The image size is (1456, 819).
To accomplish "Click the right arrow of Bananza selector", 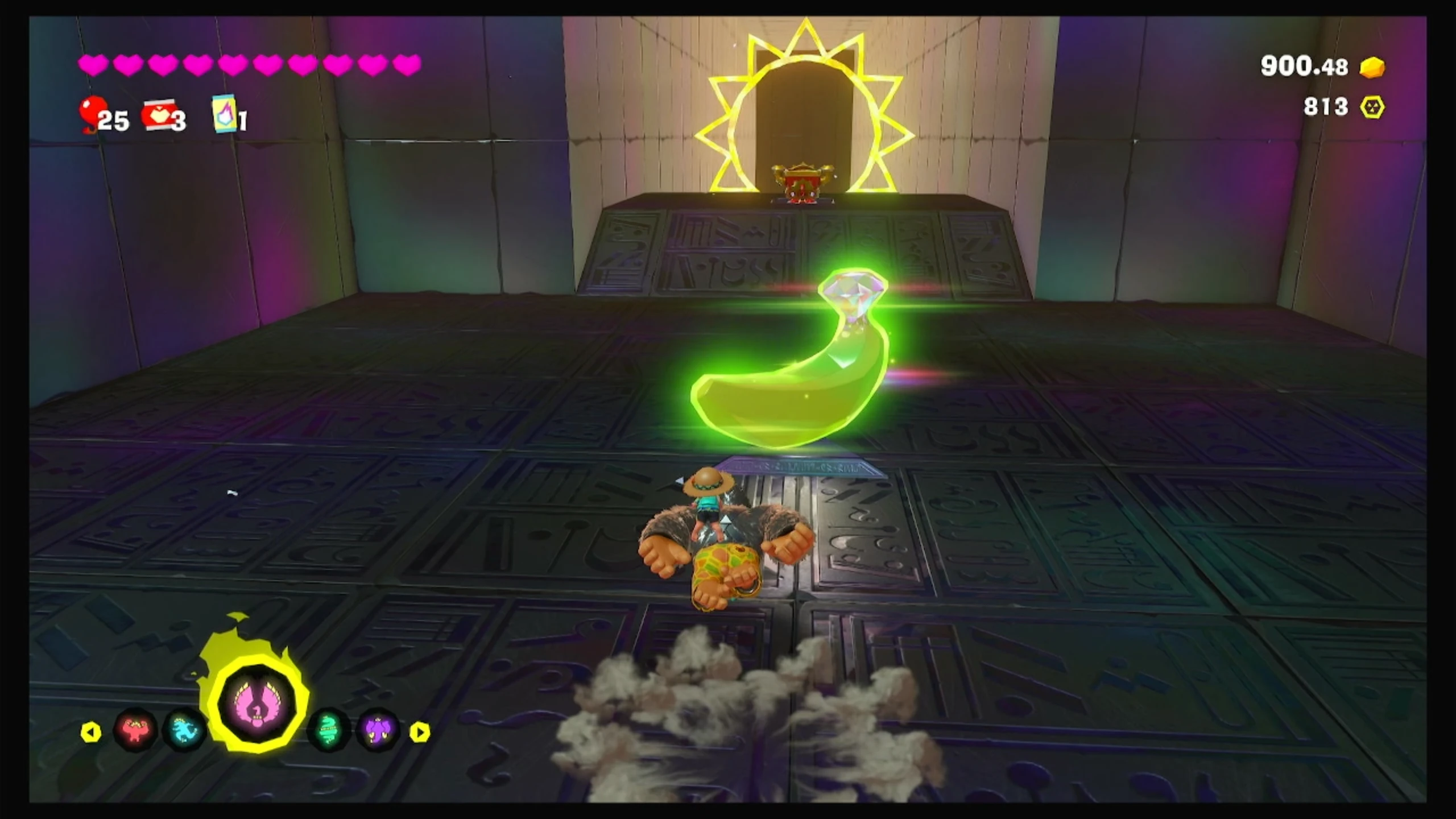I will 420,732.
